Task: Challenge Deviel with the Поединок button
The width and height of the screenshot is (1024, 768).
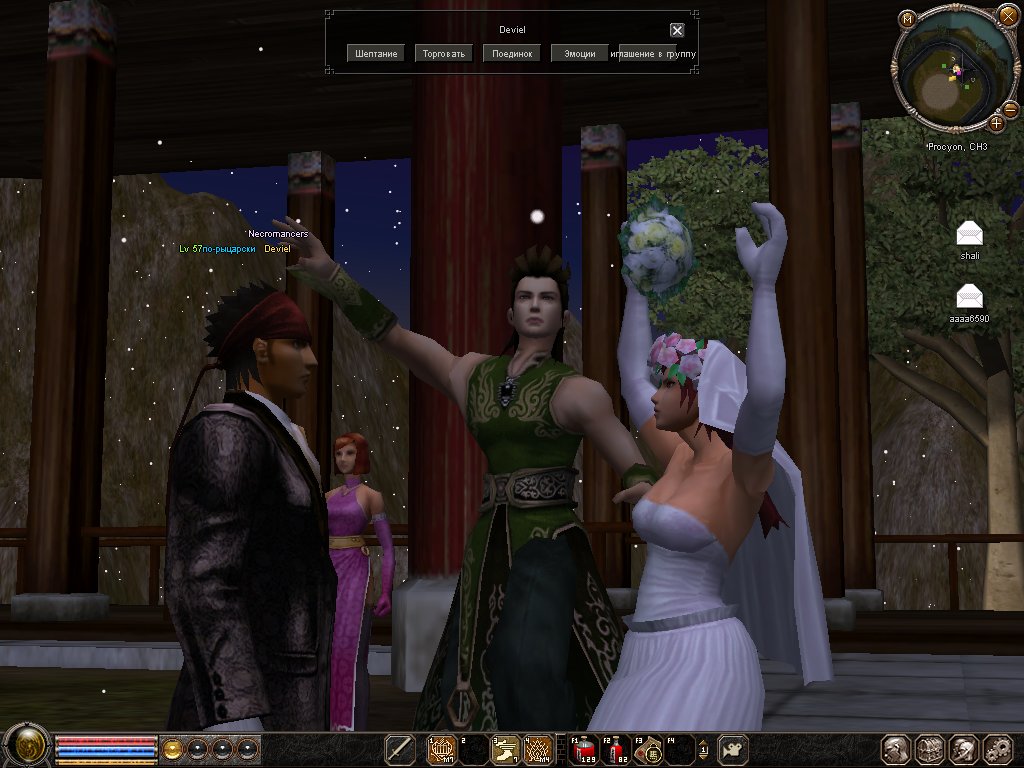Action: point(512,53)
